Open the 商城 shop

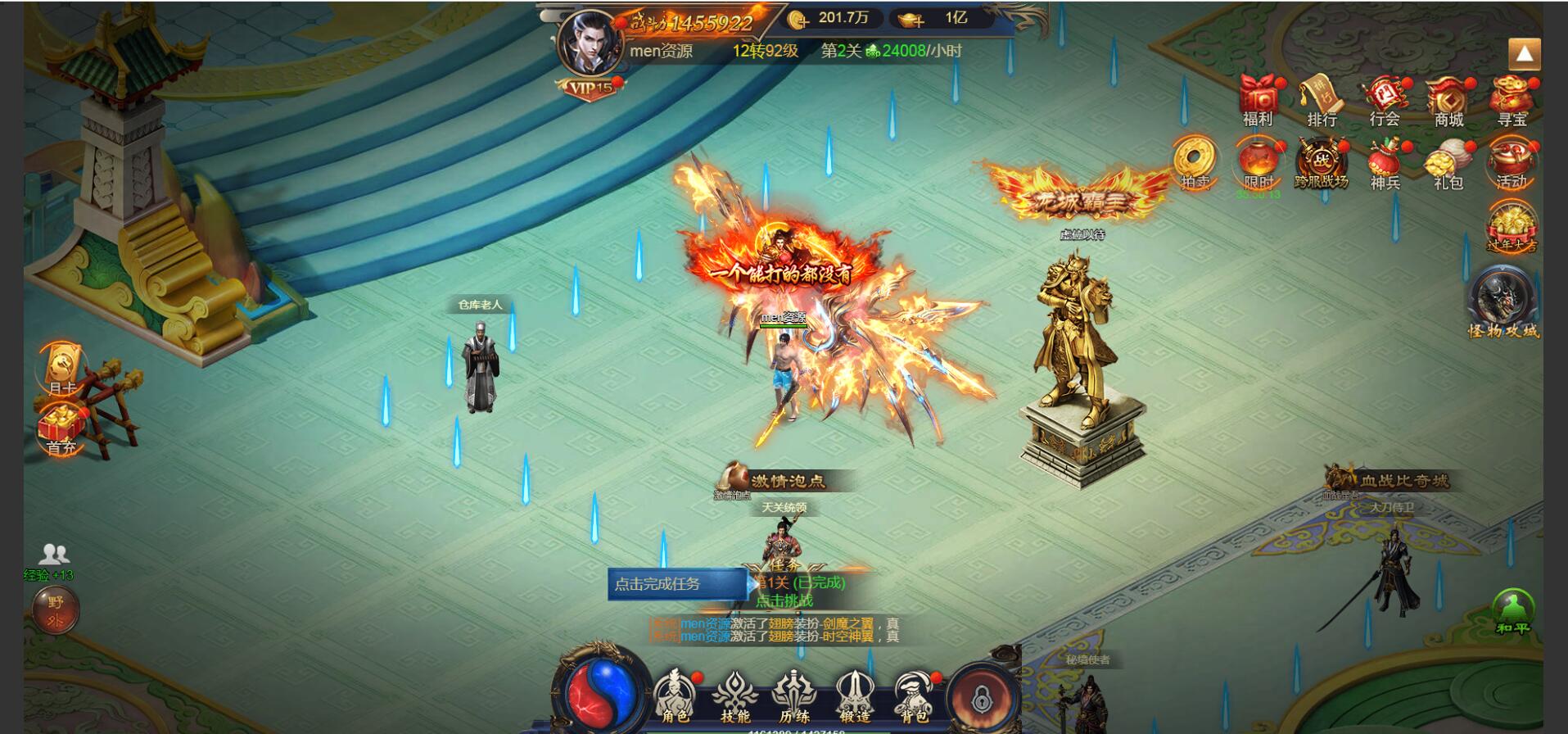[x=1448, y=98]
